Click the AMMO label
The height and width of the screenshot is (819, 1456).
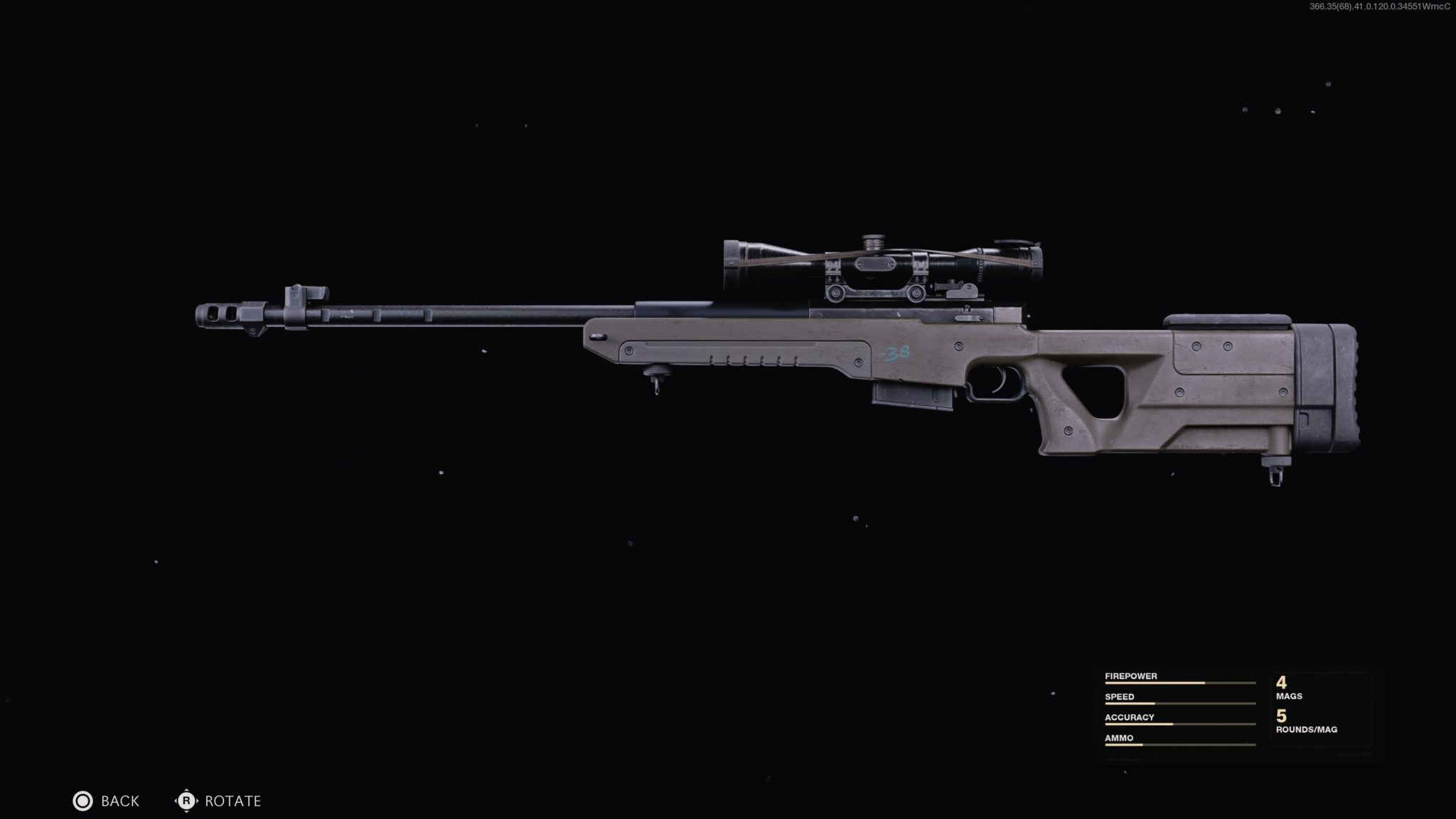coord(1118,738)
